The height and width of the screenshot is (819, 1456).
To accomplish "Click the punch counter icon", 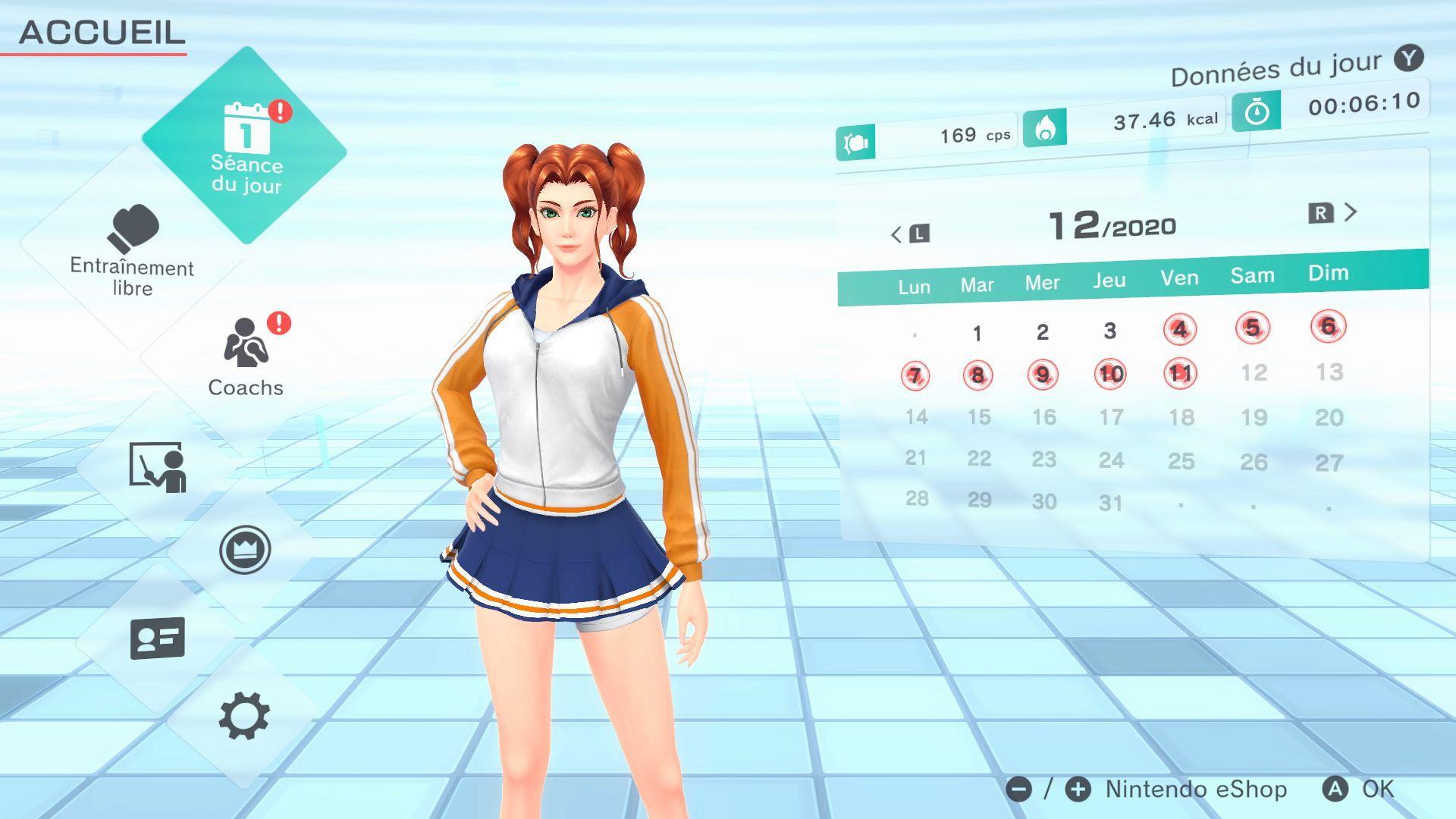I will pyautogui.click(x=858, y=140).
